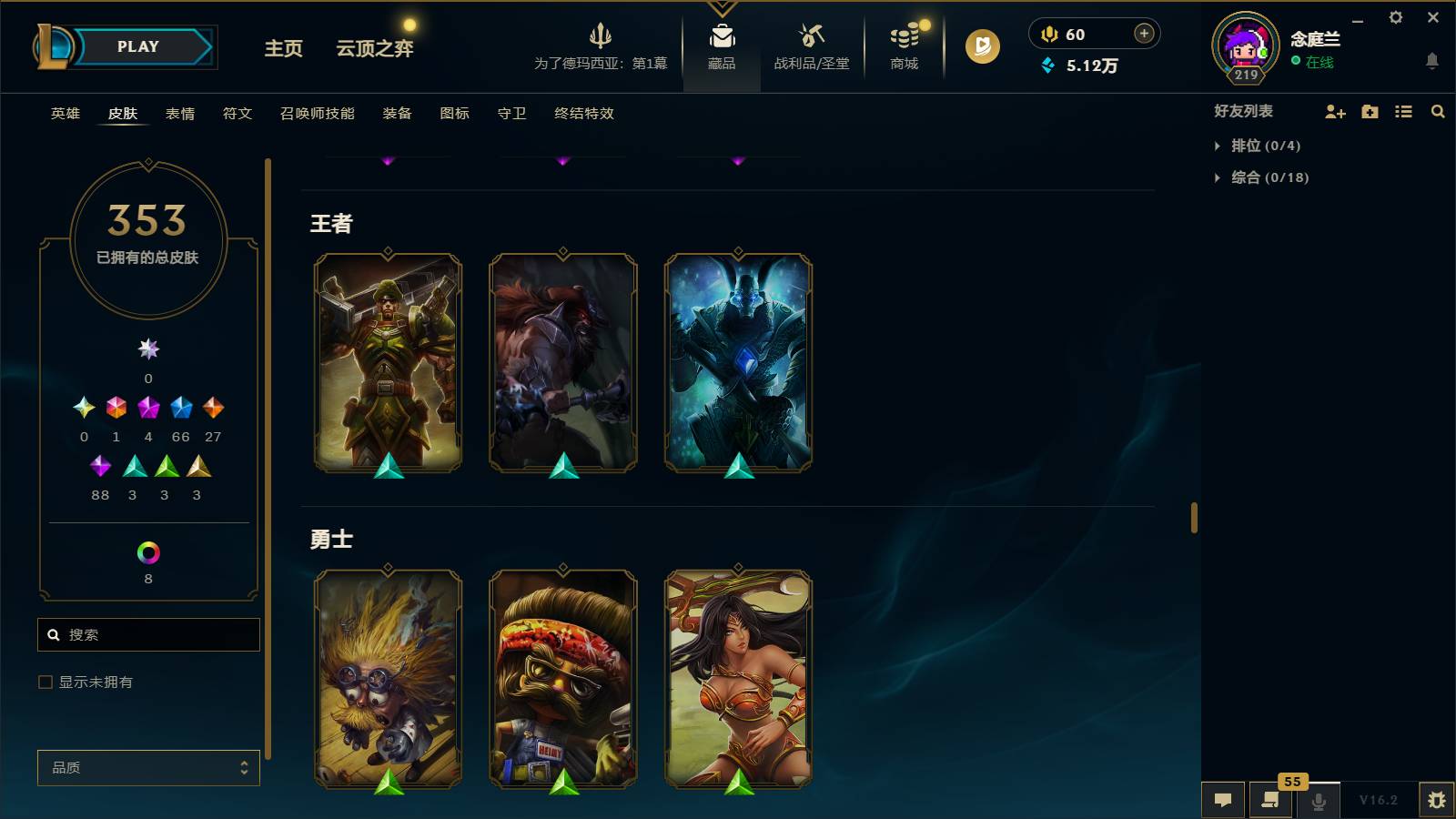Open friend list search
The image size is (1456, 819).
point(1438,112)
